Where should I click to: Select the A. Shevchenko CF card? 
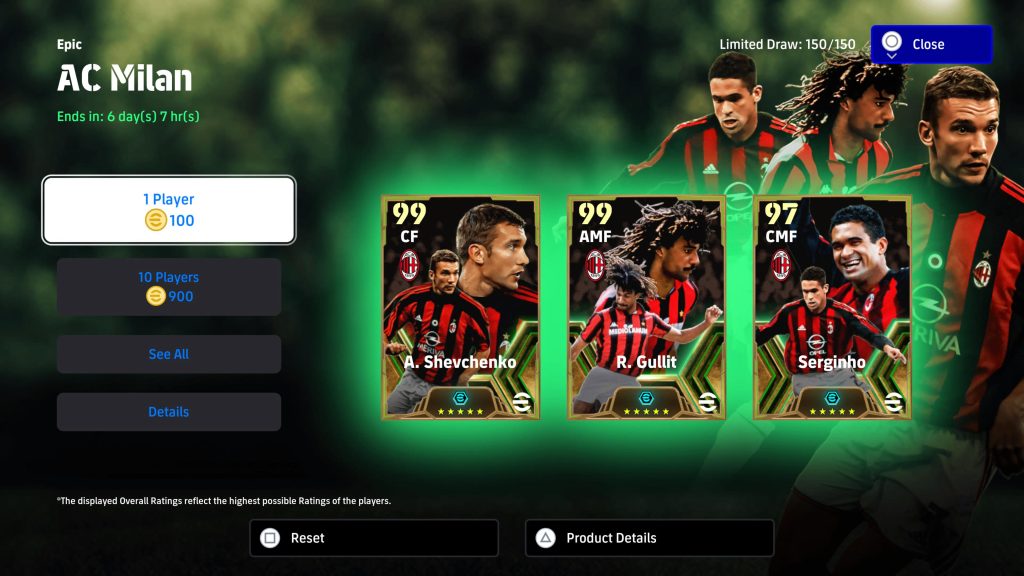460,306
